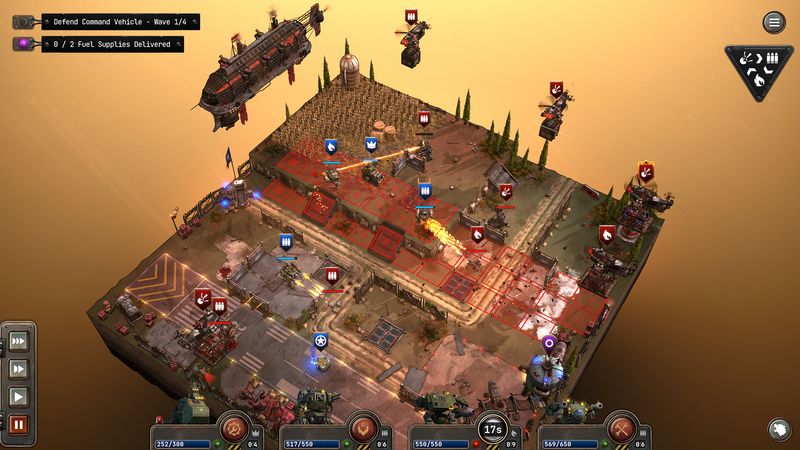Activate the wrench-and-hammer repair ability
The width and height of the screenshot is (800, 450).
620,427
